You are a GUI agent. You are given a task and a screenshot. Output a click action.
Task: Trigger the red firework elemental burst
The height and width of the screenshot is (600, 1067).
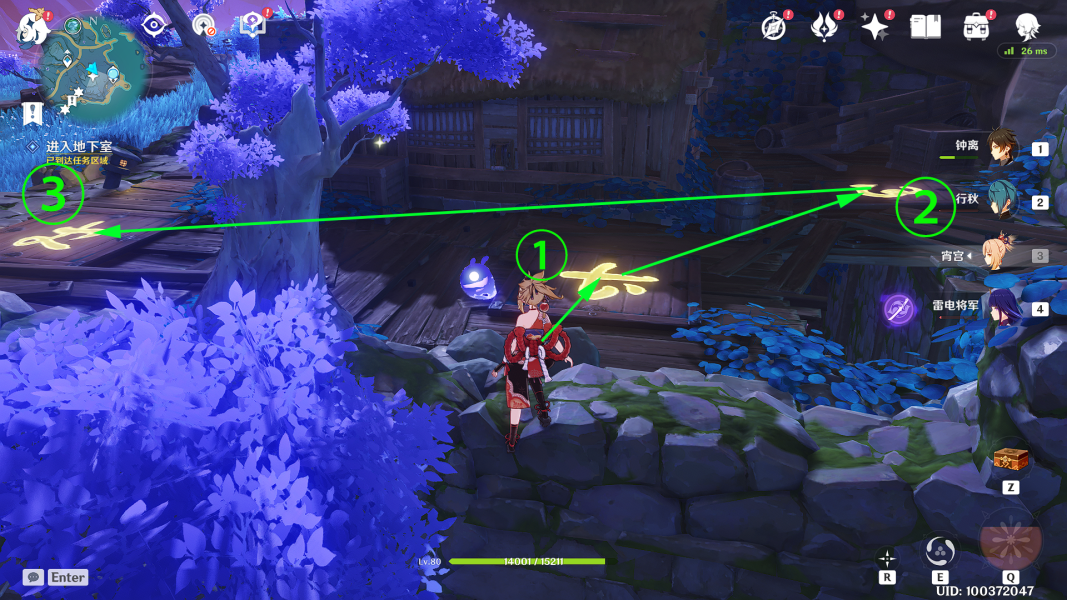[1010, 538]
